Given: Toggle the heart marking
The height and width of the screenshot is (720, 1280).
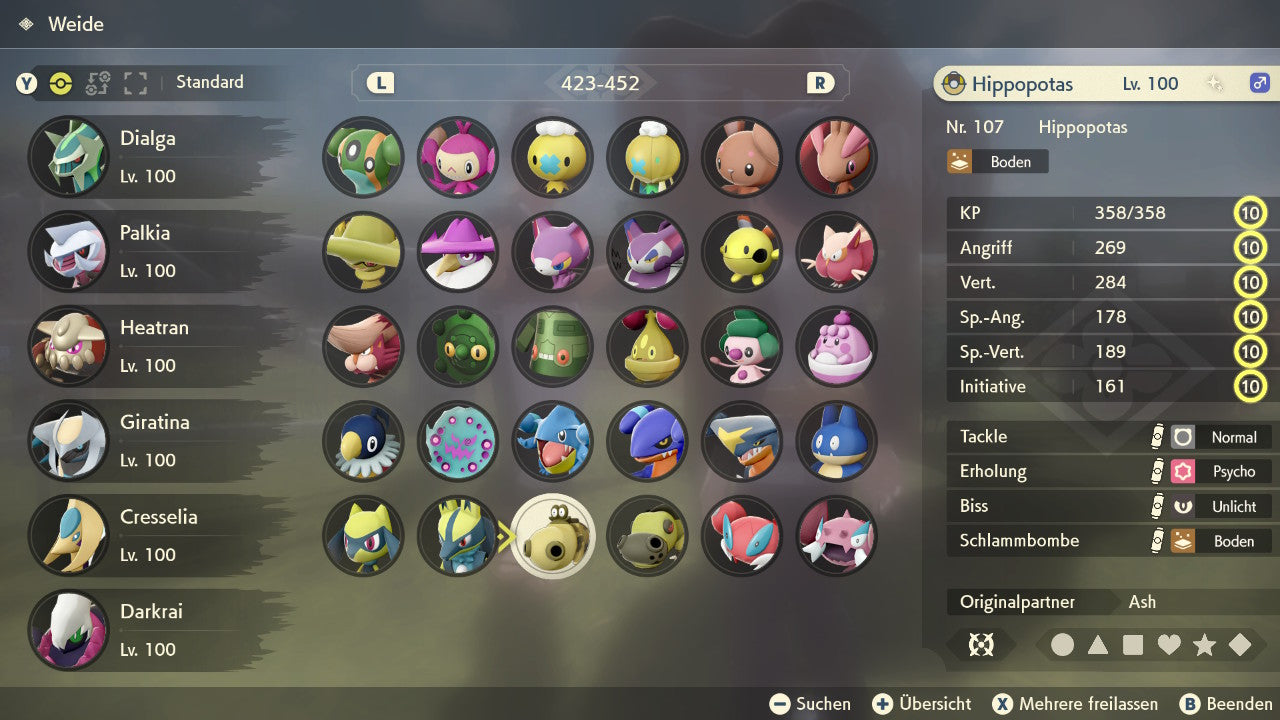Looking at the screenshot, I should coord(1169,645).
